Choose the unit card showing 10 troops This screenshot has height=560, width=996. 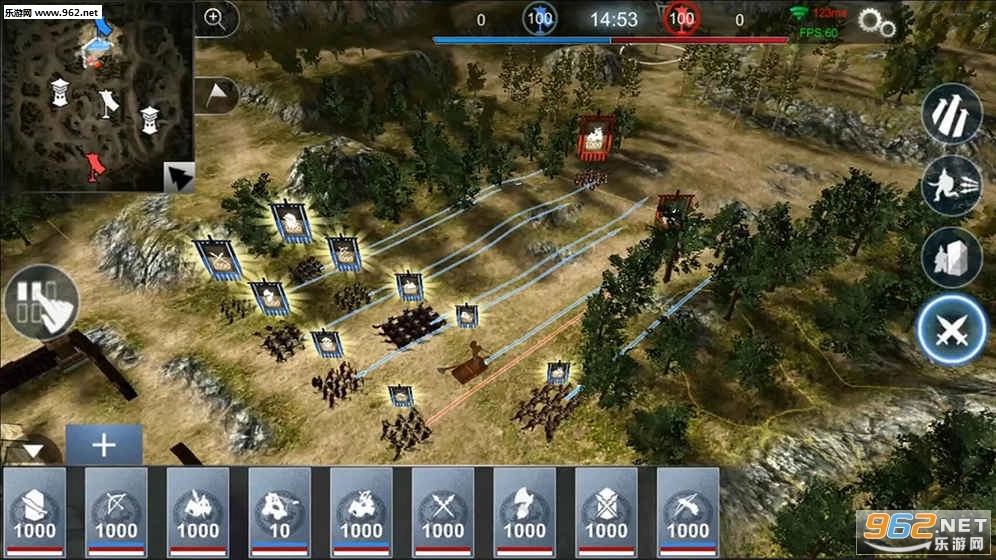tap(279, 511)
